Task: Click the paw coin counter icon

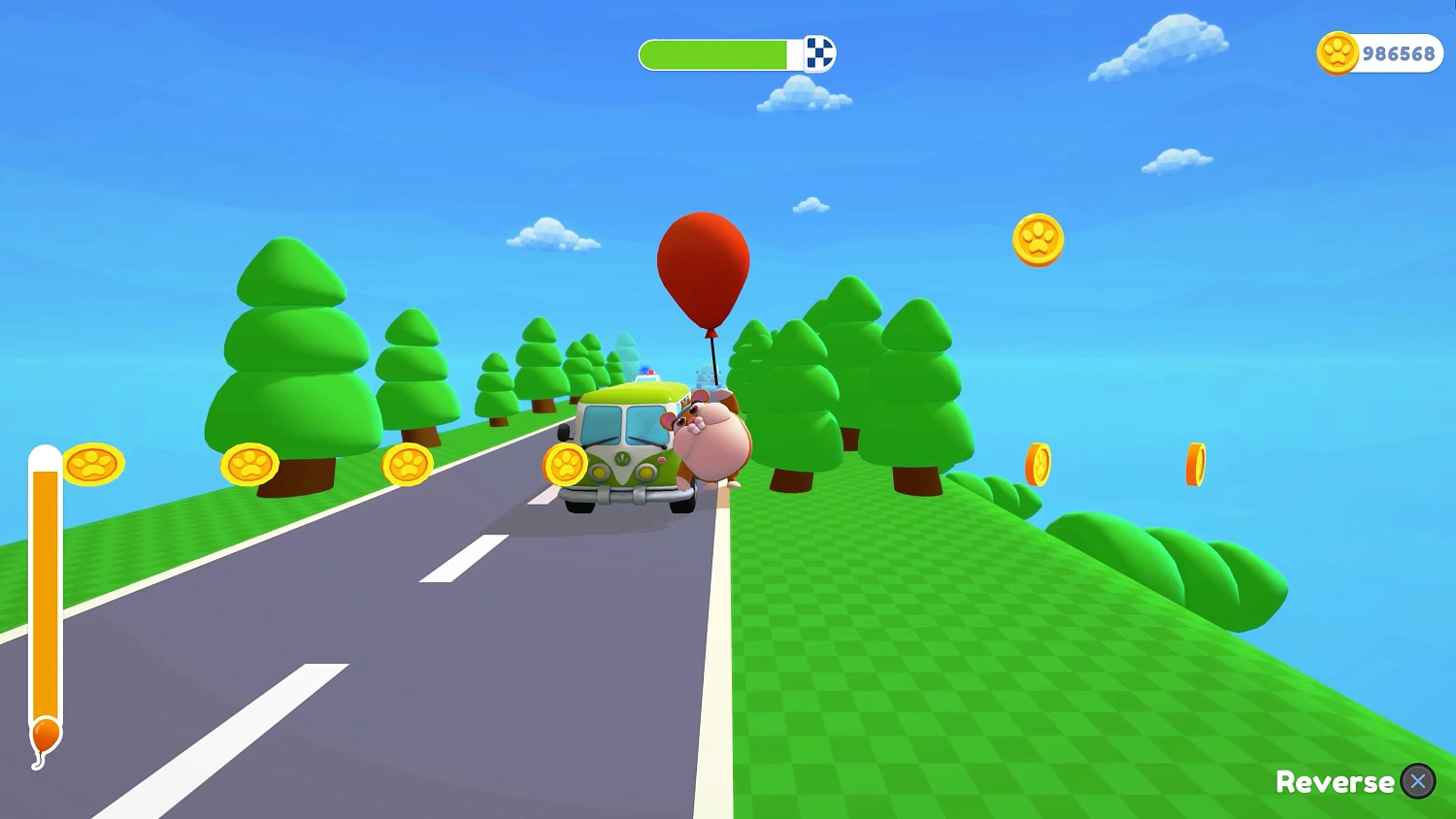Action: (x=1338, y=53)
